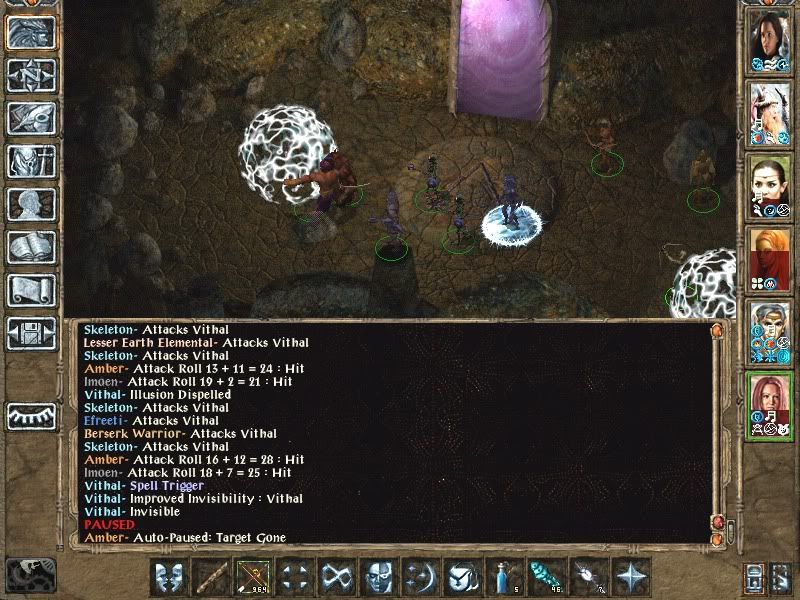
Task: Select the staff weapon slot
Action: pyautogui.click(x=210, y=577)
